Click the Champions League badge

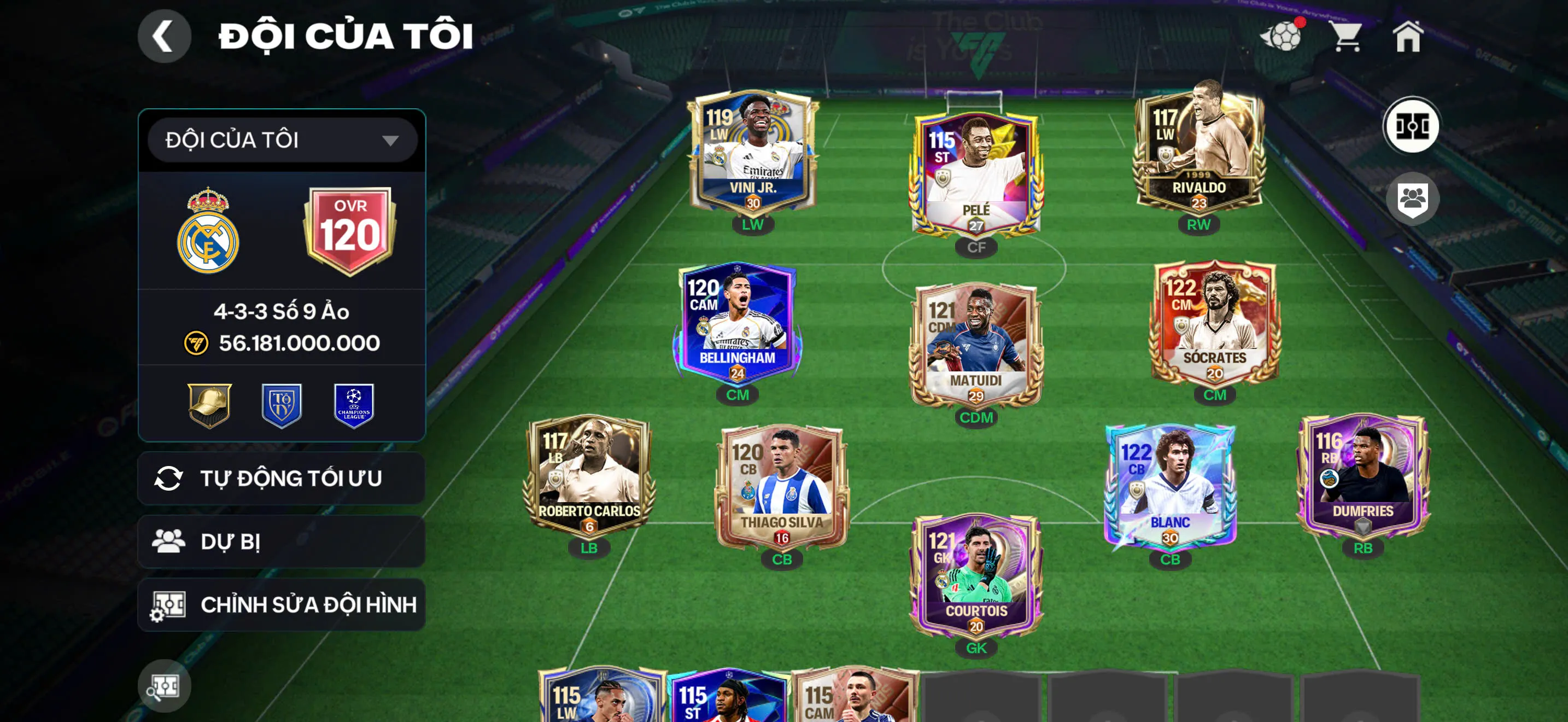pyautogui.click(x=354, y=405)
